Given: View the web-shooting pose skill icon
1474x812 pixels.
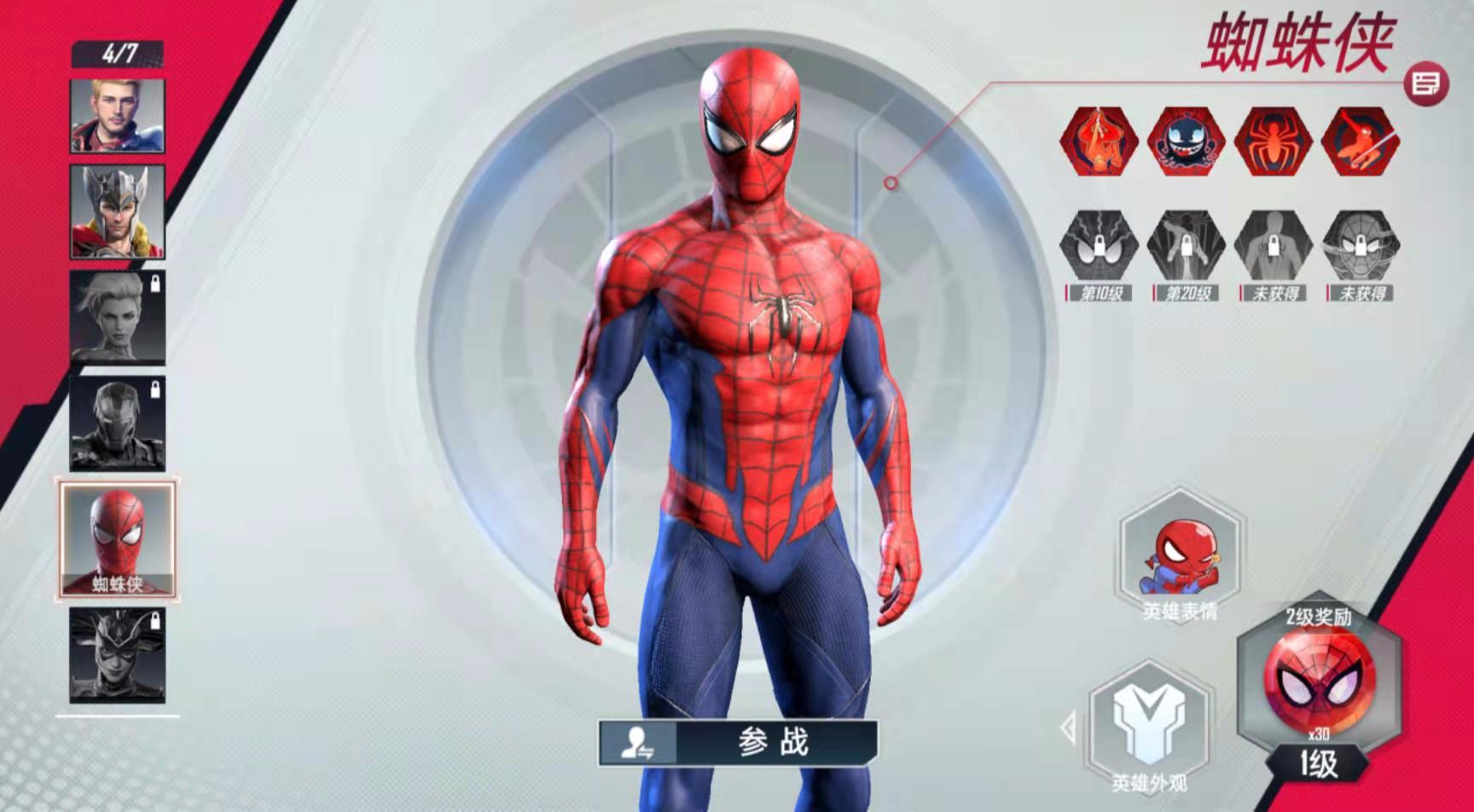Looking at the screenshot, I should (1361, 142).
